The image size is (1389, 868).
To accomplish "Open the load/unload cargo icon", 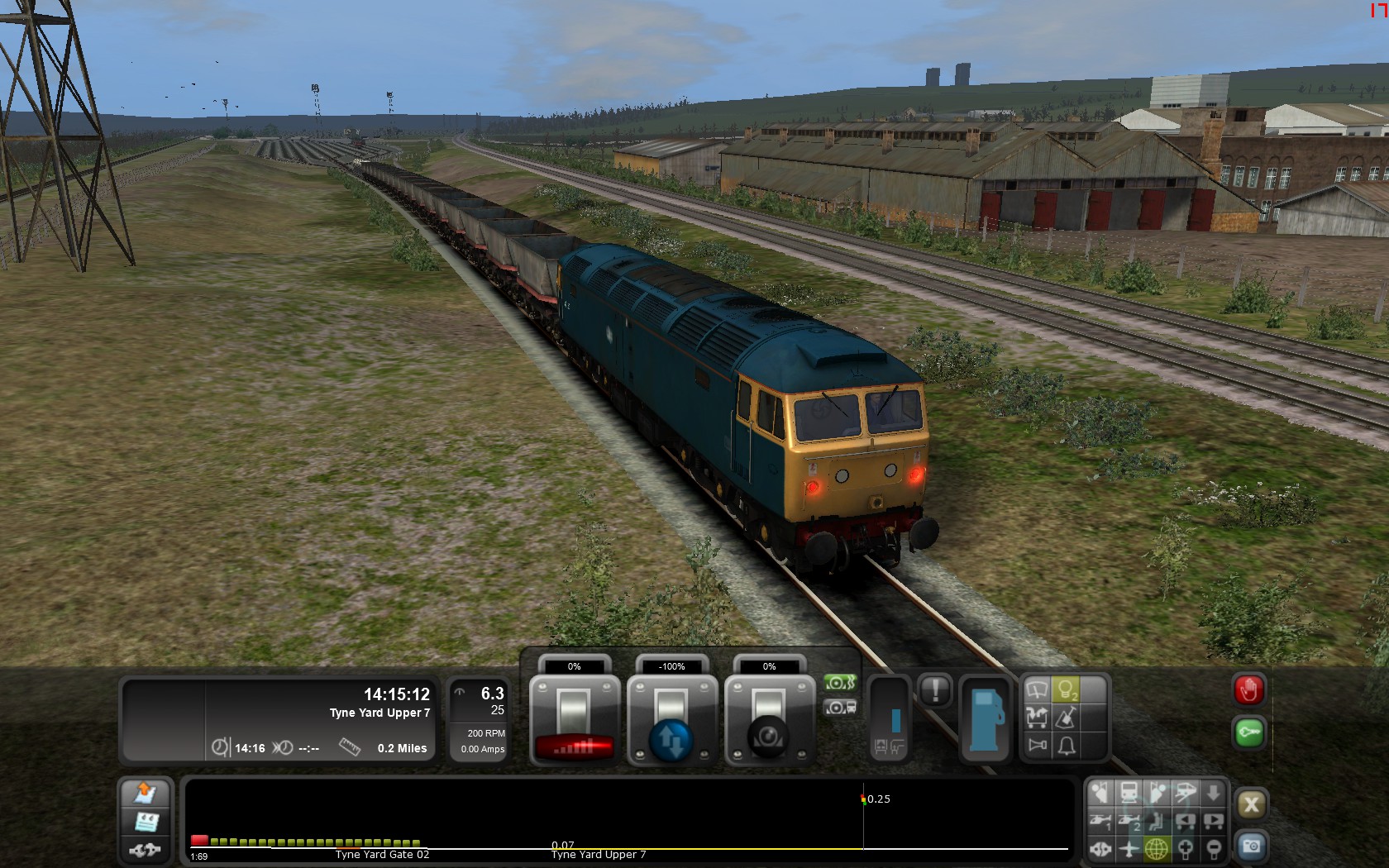I will [1037, 718].
